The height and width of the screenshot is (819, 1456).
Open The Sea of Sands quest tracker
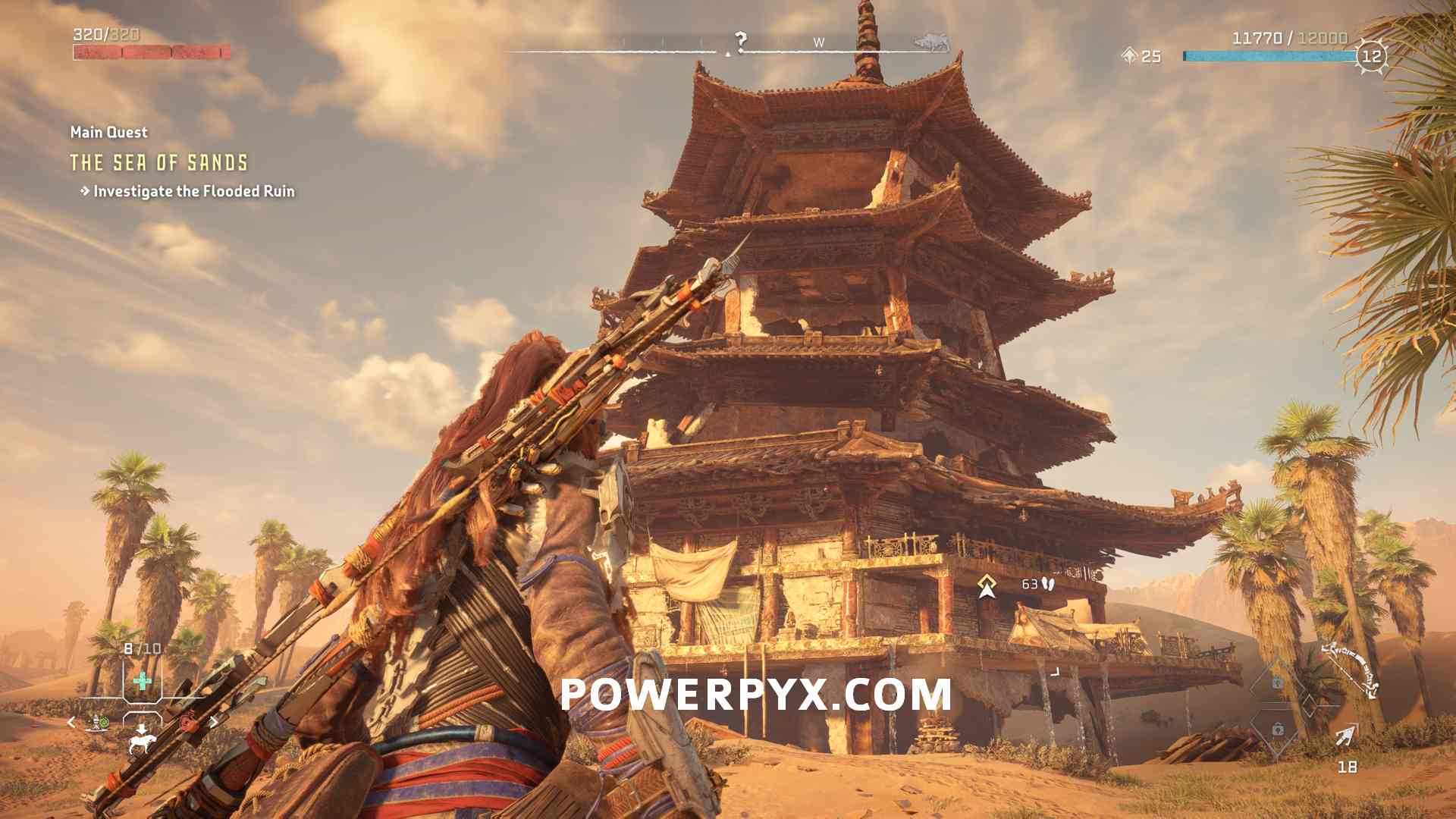(158, 162)
